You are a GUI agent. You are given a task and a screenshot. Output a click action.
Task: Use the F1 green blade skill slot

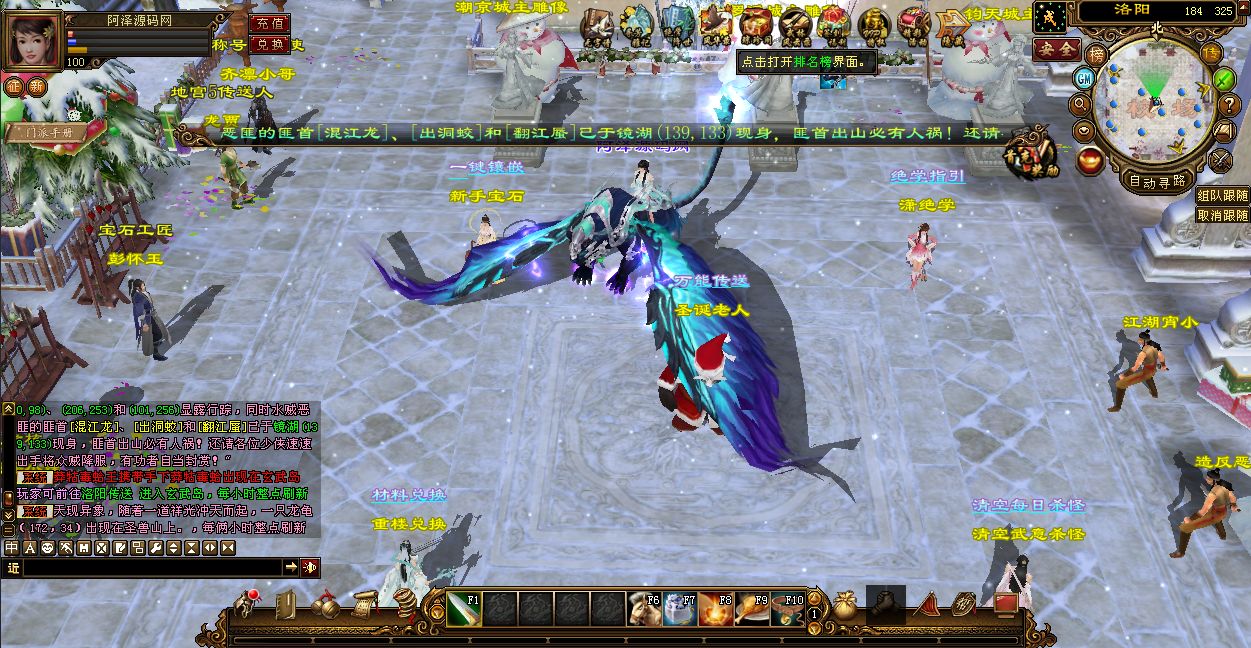coord(464,608)
